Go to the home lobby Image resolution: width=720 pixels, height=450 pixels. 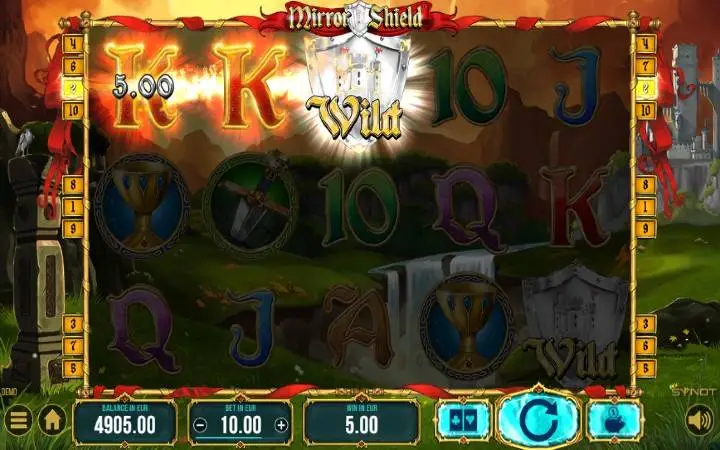pyautogui.click(x=52, y=420)
